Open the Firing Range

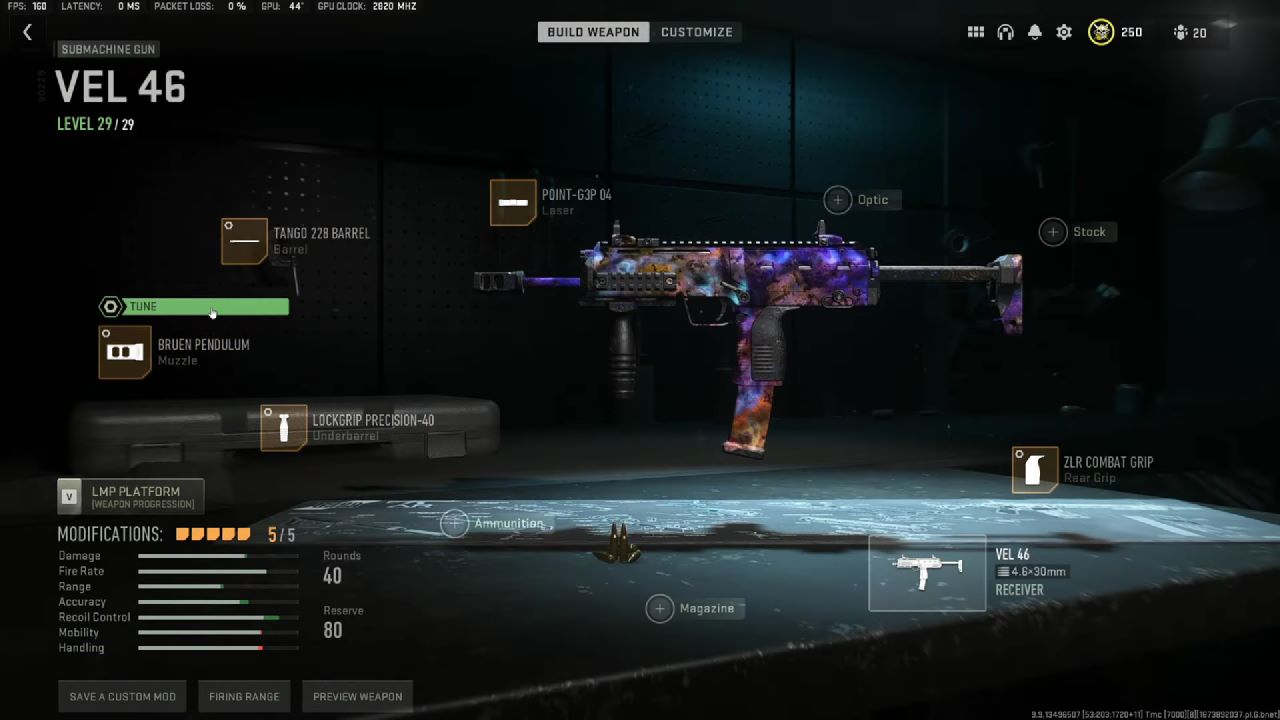244,696
